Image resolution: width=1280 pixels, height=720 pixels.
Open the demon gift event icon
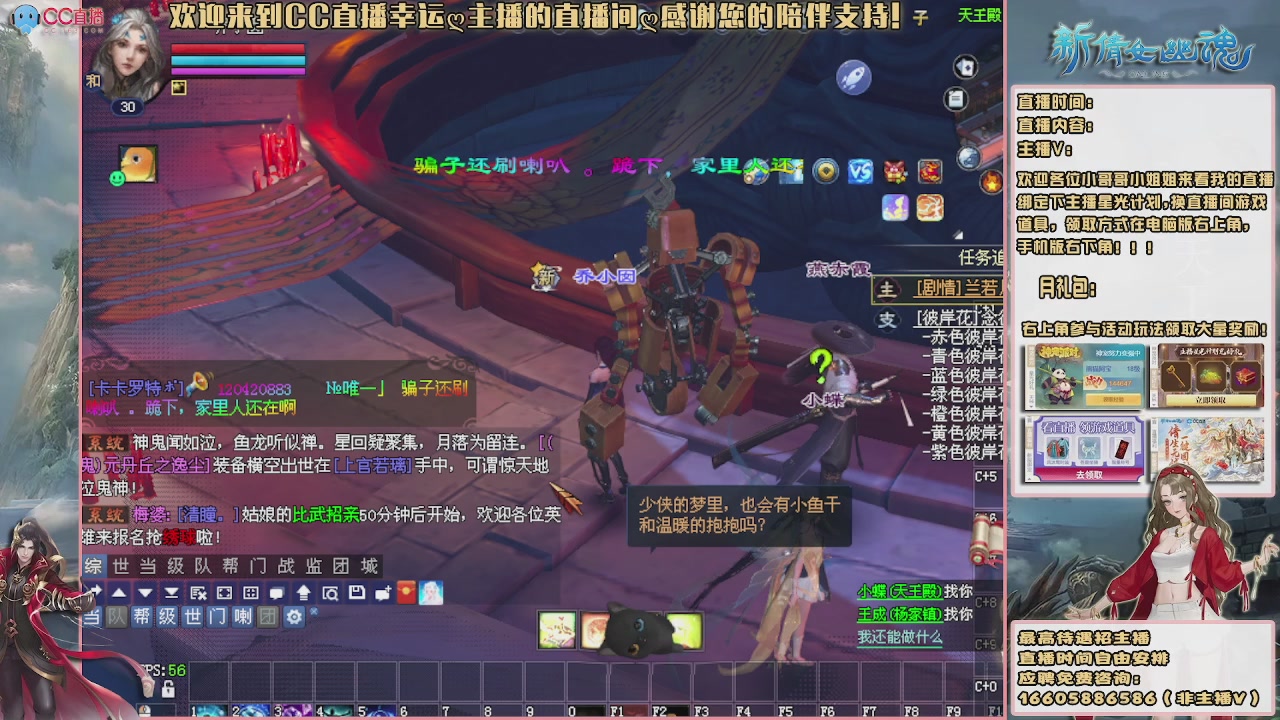tap(894, 171)
